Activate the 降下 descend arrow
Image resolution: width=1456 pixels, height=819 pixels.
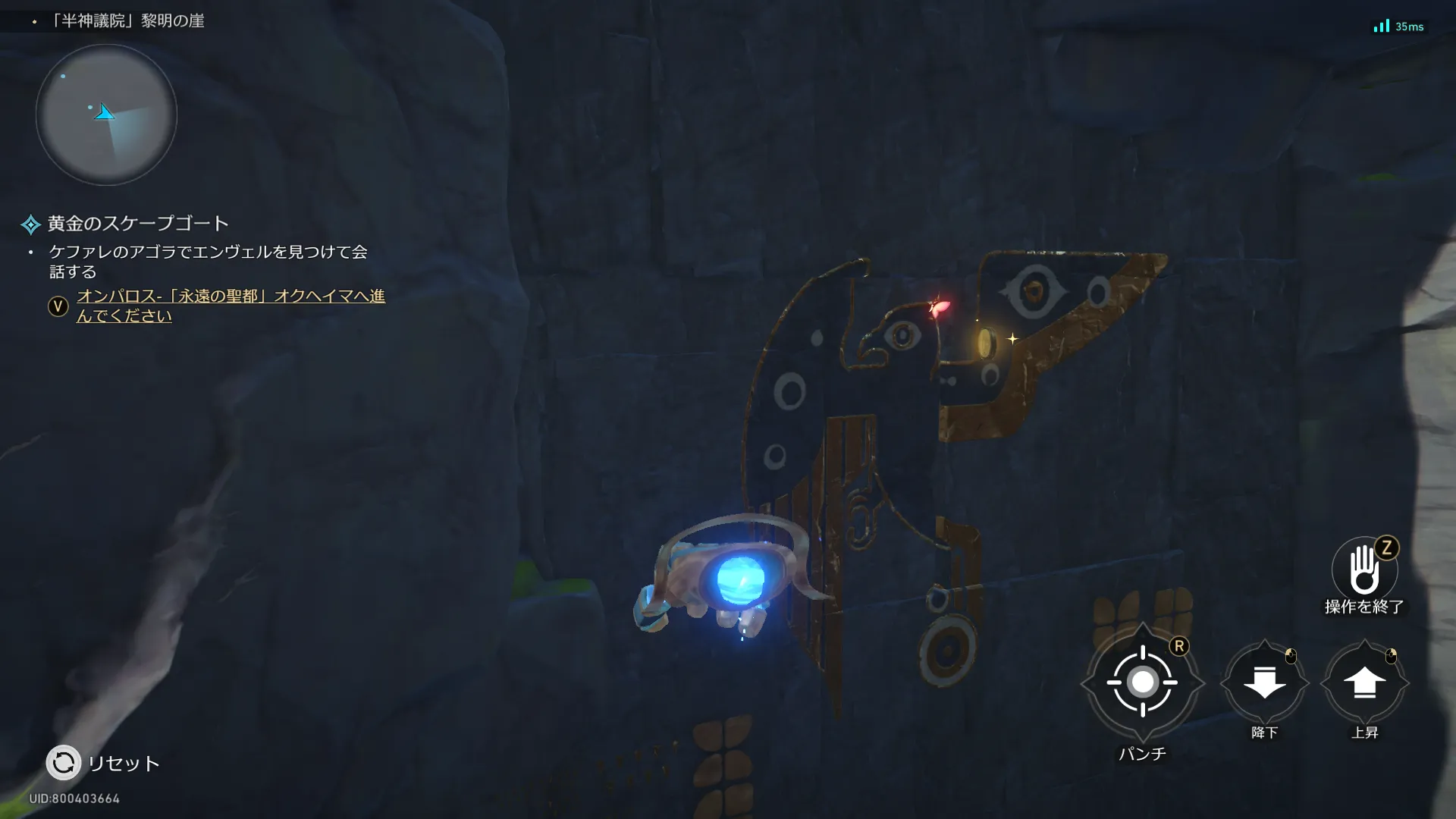pos(1264,682)
